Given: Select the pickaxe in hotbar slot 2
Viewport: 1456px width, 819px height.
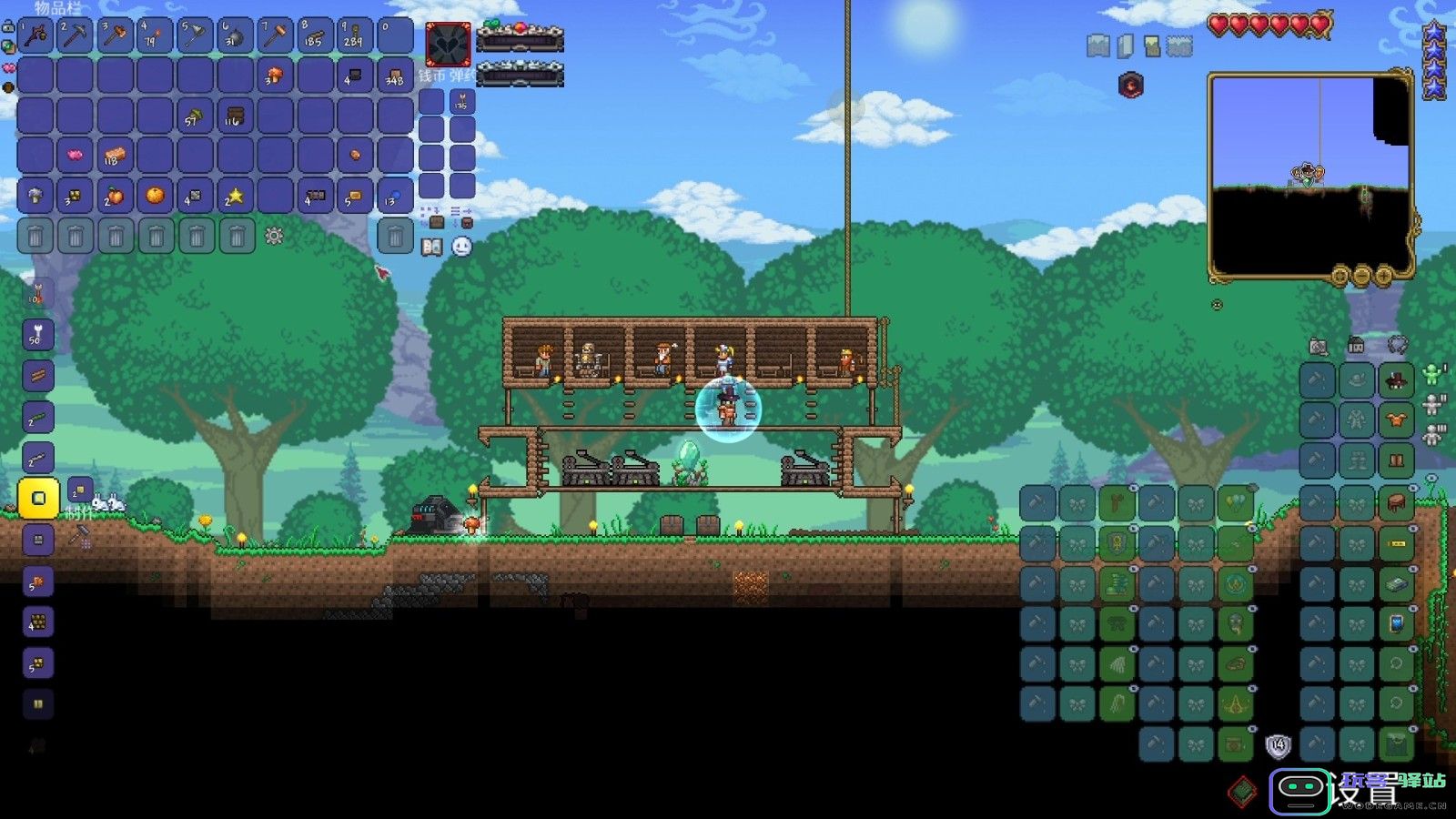Looking at the screenshot, I should tap(76, 36).
